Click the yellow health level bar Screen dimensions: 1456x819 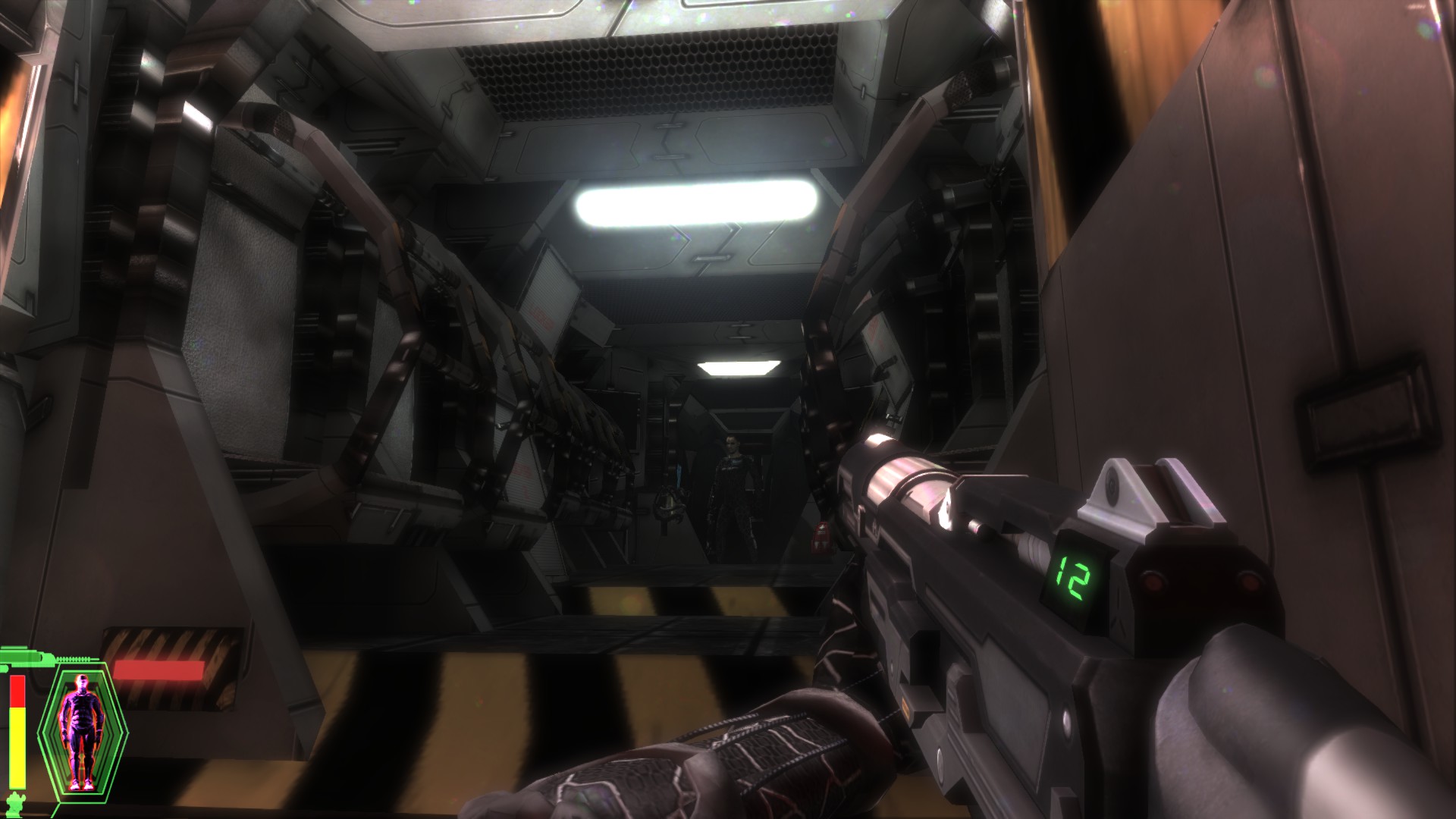pos(17,747)
